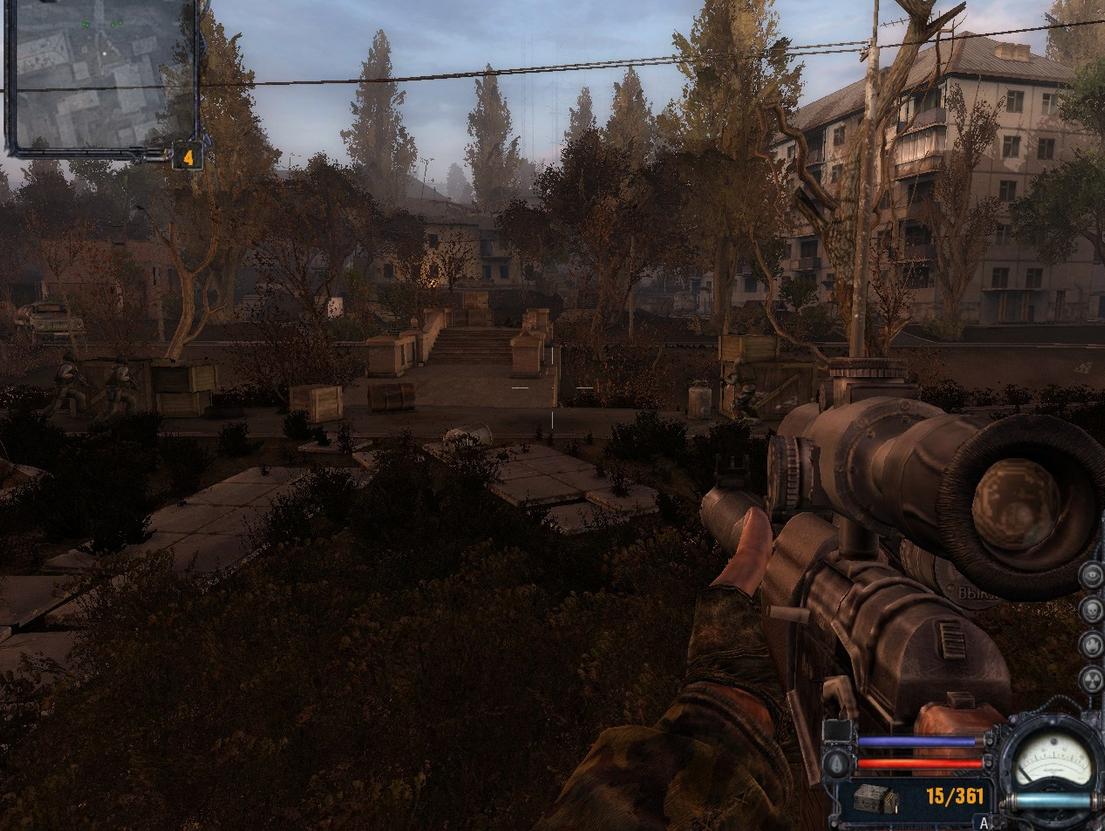Click the eye psy-status icon
The image size is (1105, 831).
click(1091, 575)
